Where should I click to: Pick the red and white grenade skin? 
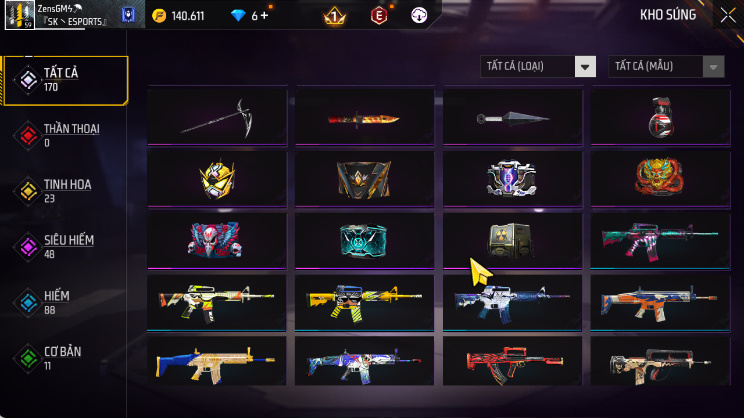click(660, 117)
